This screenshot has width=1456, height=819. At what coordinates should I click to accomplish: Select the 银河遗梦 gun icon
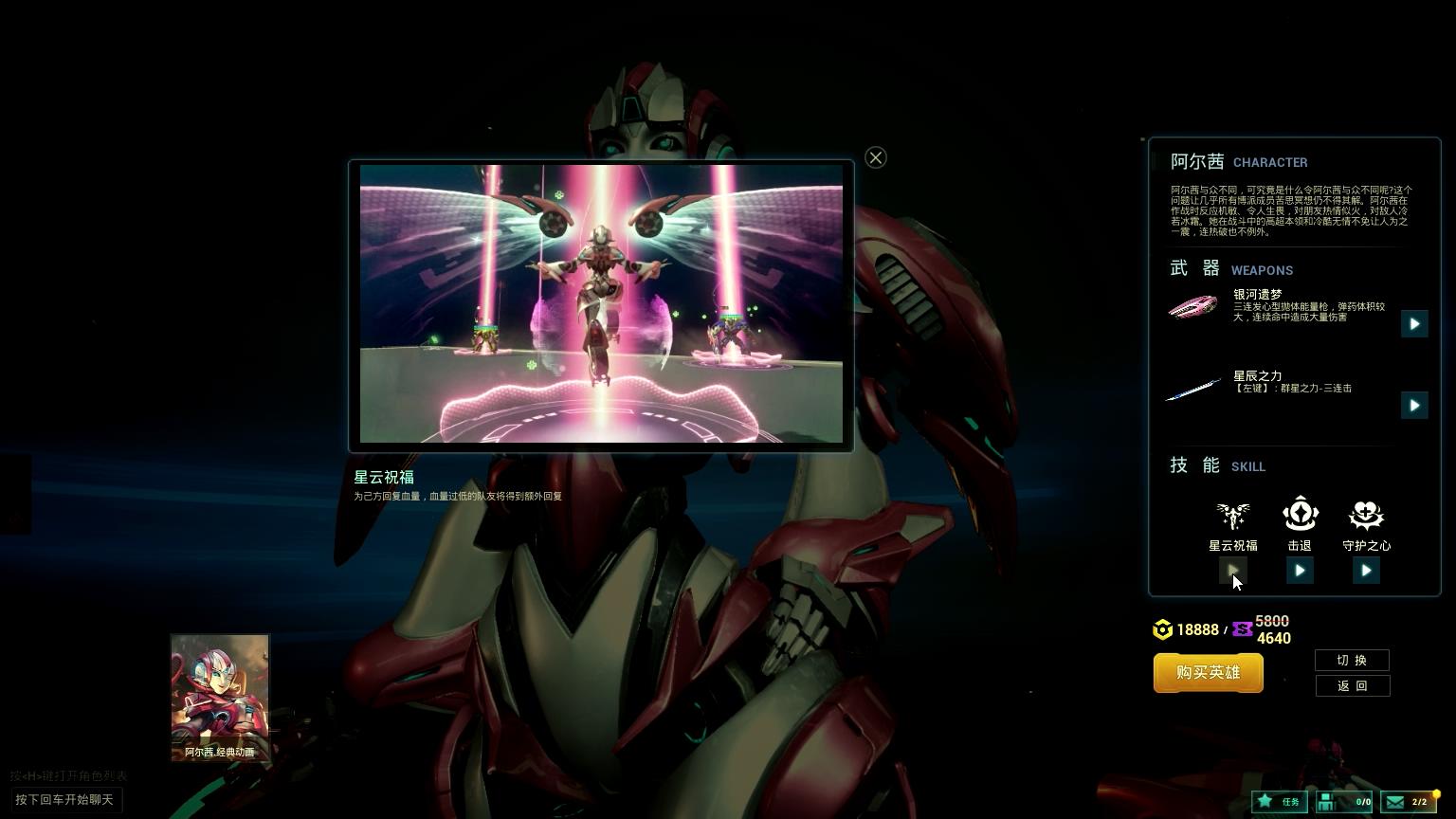coord(1192,307)
